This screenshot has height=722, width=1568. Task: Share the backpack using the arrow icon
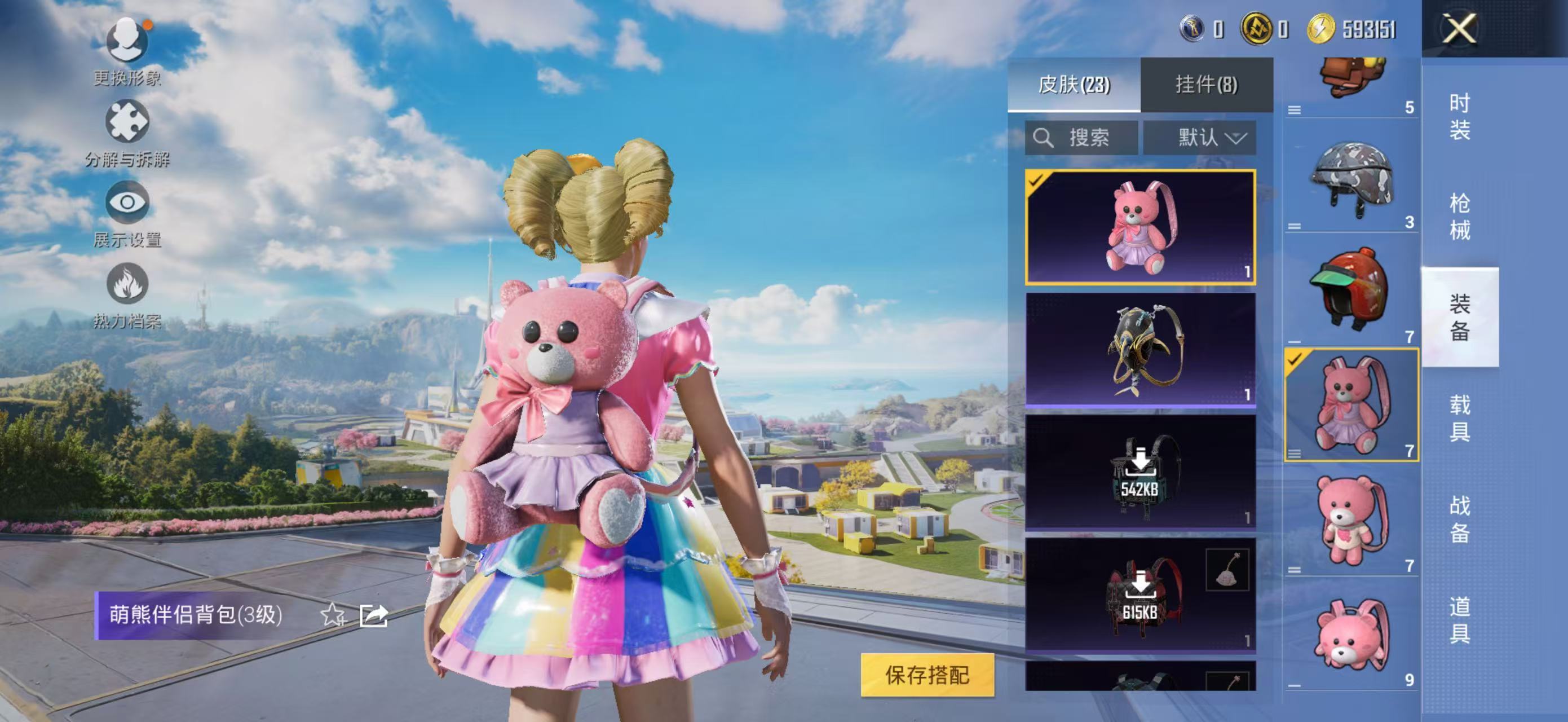(x=373, y=615)
